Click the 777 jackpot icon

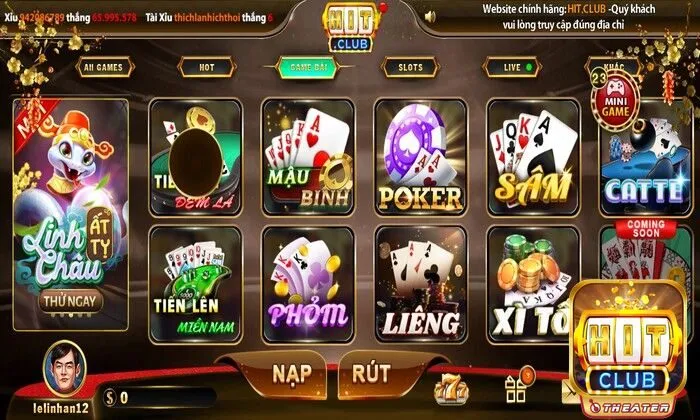tap(449, 387)
